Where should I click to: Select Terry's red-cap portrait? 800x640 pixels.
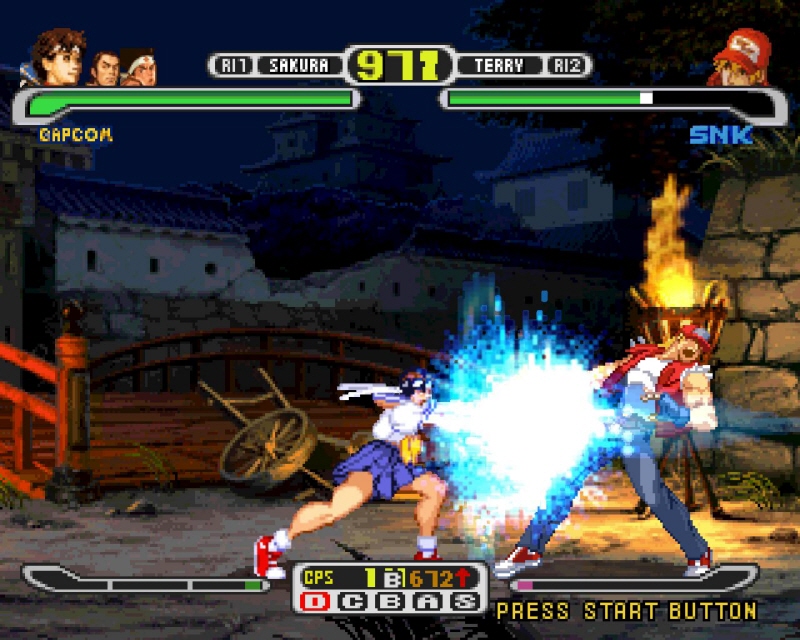point(740,57)
